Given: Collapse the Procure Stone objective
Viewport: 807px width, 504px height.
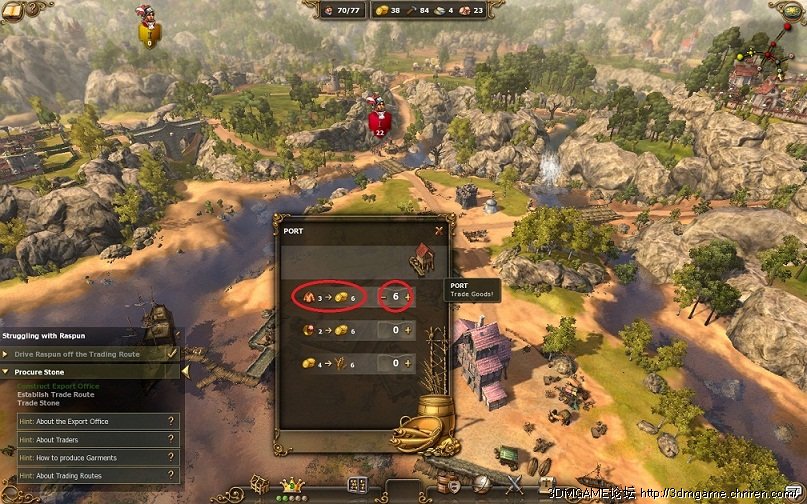Looking at the screenshot, I should click(x=7, y=372).
